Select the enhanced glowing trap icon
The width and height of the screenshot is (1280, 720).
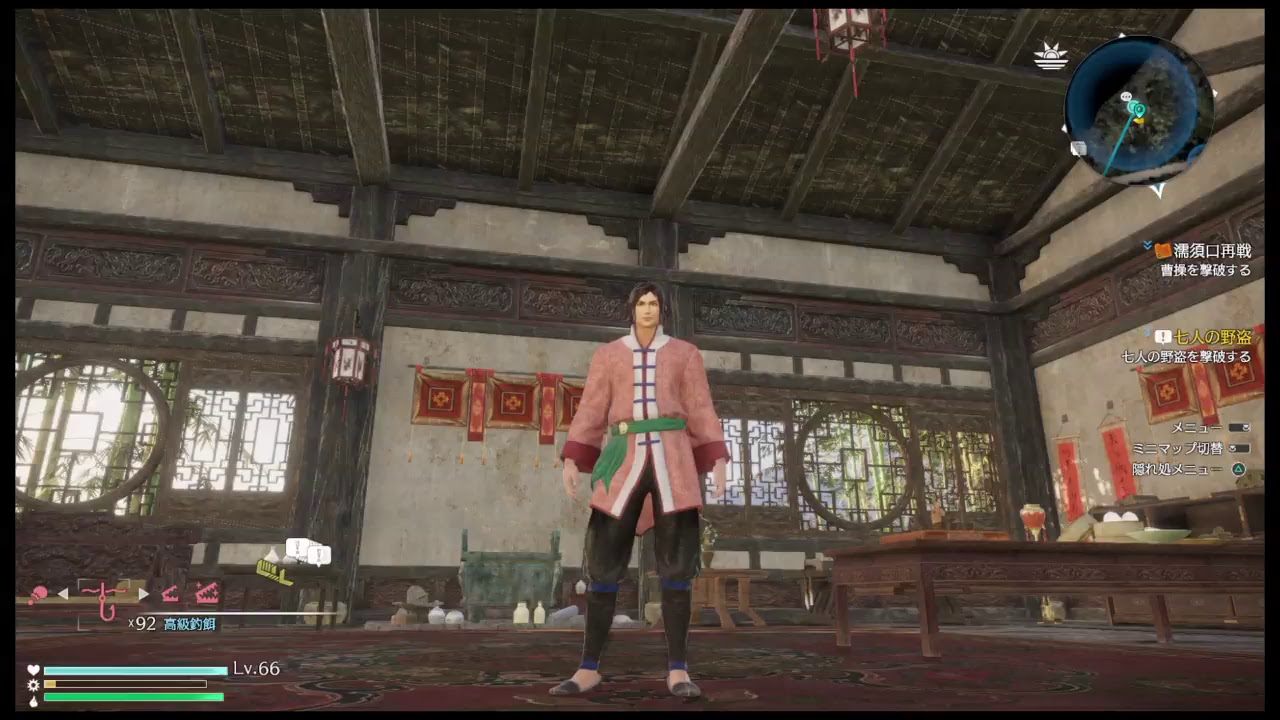[x=207, y=593]
